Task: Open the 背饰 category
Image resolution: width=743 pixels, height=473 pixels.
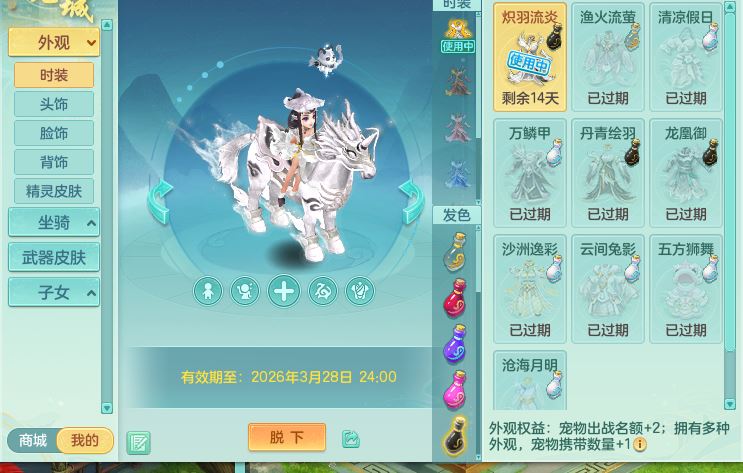Action: 54,162
